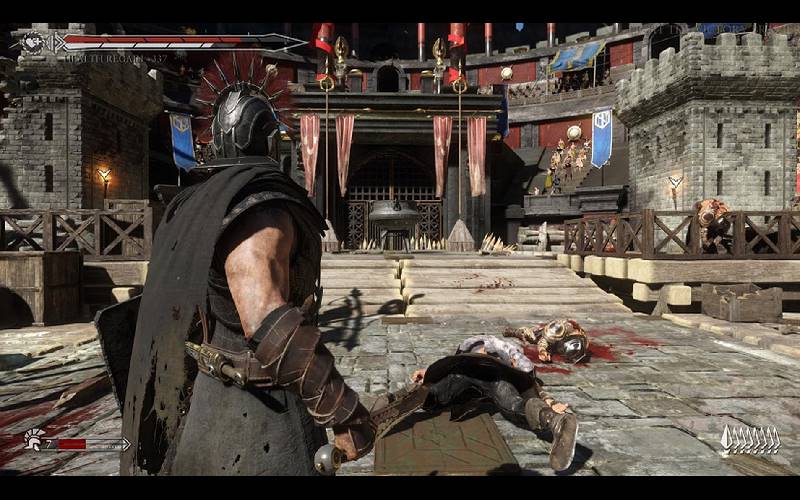Click the round emblem beside the health bar
800x500 pixels.
pos(33,42)
